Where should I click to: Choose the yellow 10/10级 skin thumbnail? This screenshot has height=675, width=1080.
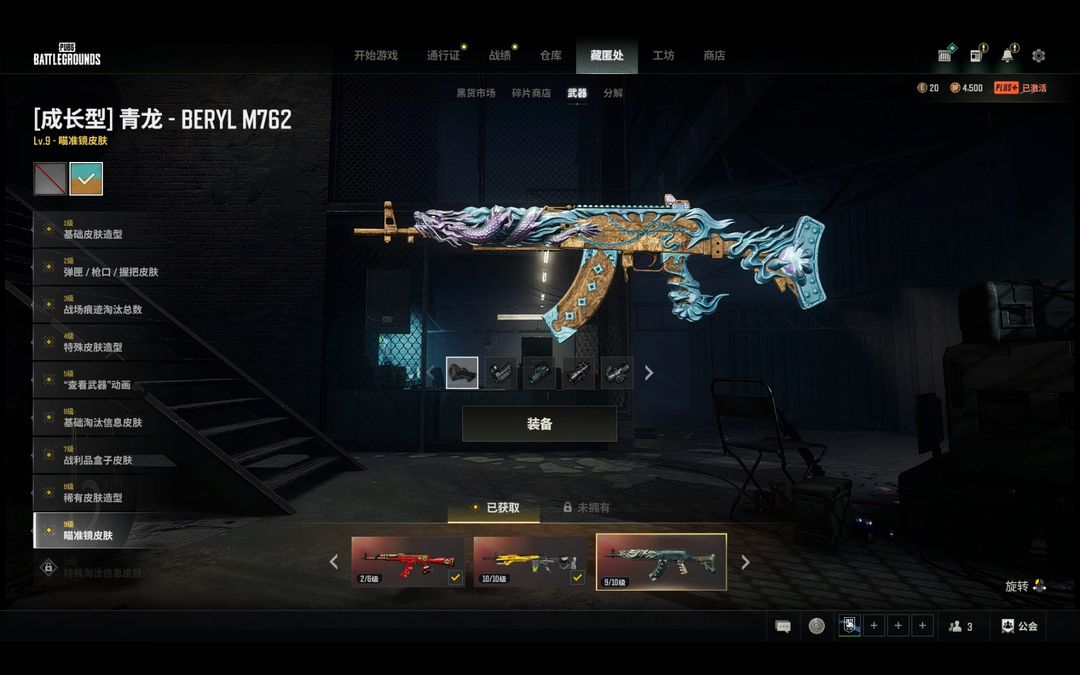click(x=529, y=561)
